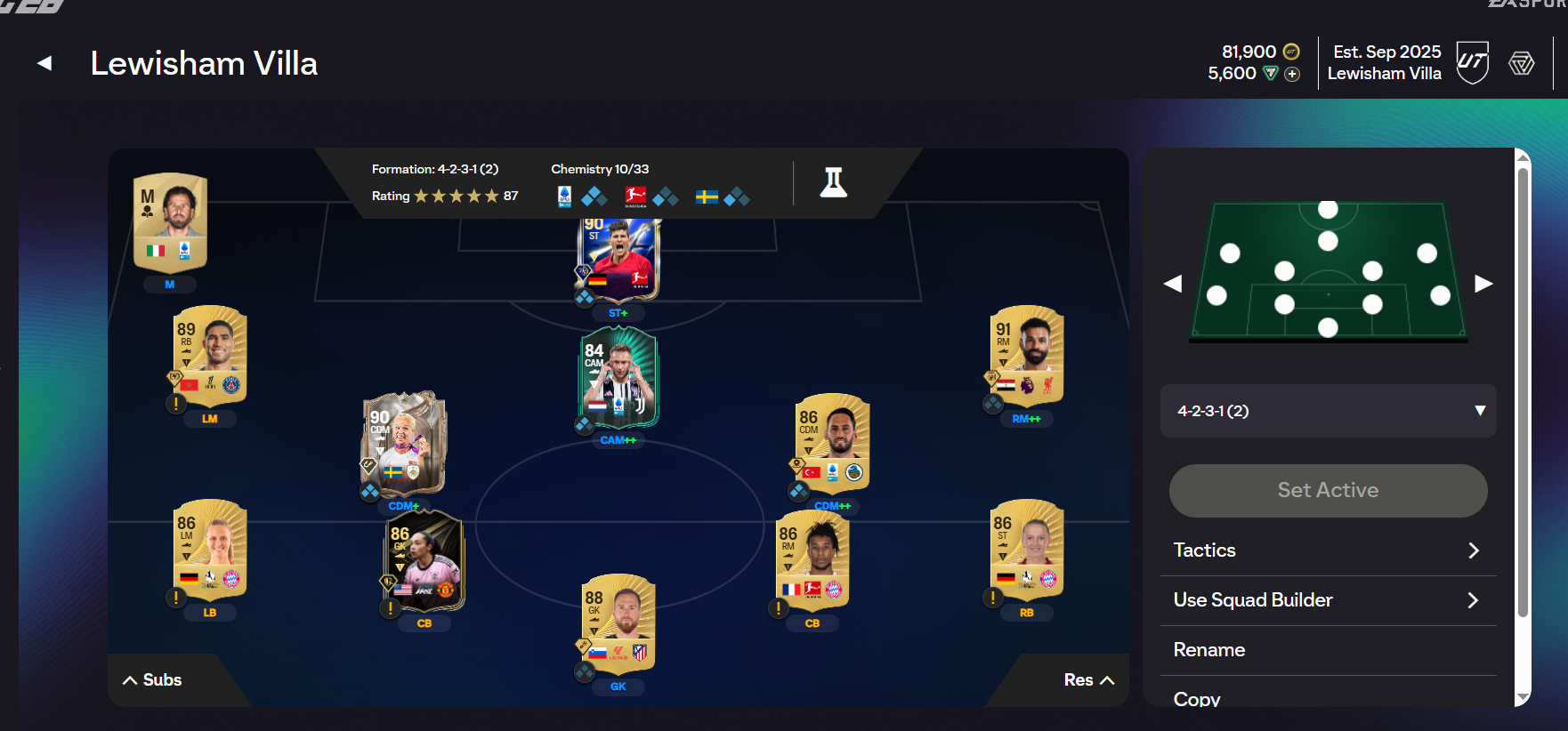1568x731 pixels.
Task: Show previous formation with left arrow
Action: click(x=1173, y=284)
